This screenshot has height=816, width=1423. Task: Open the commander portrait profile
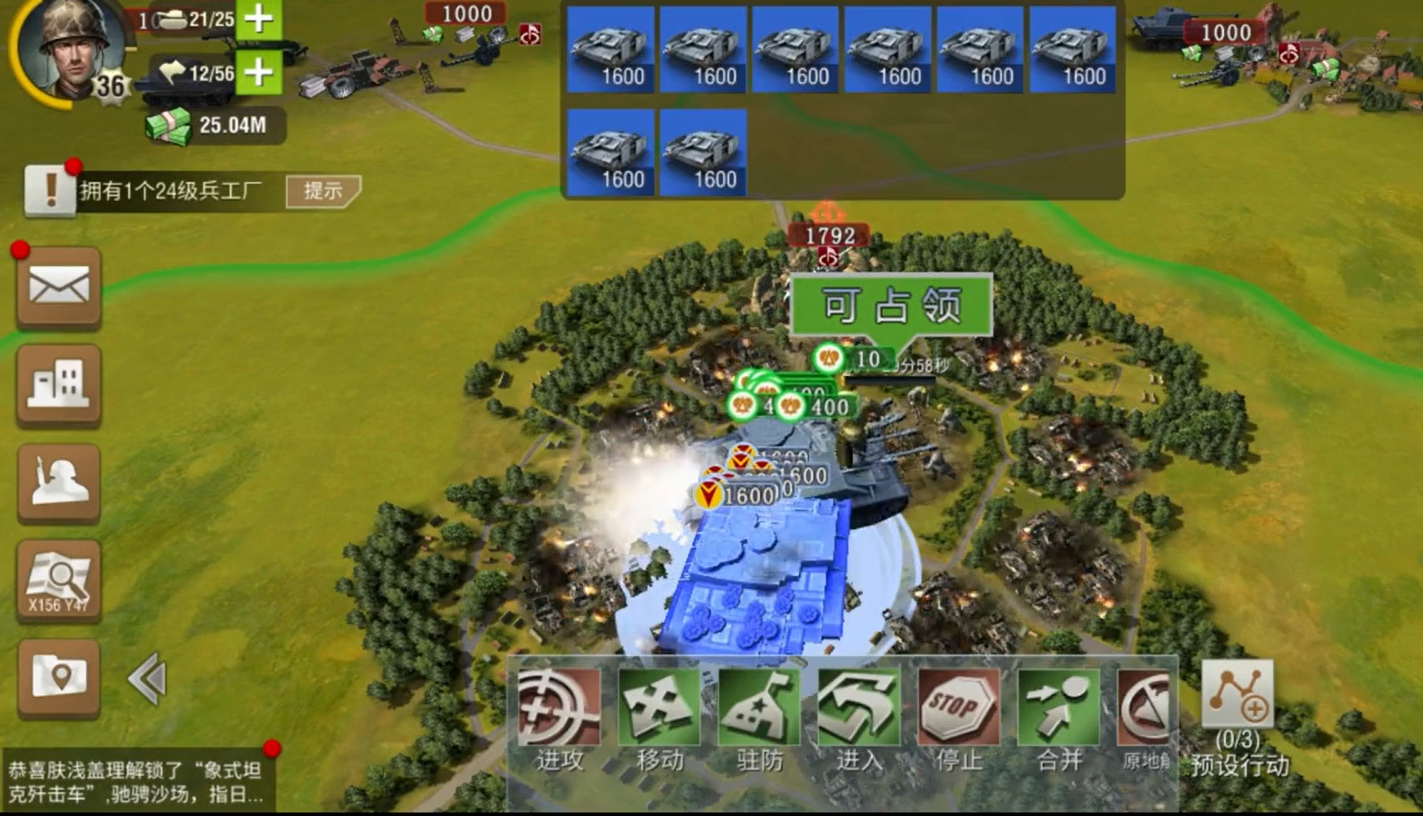(72, 47)
